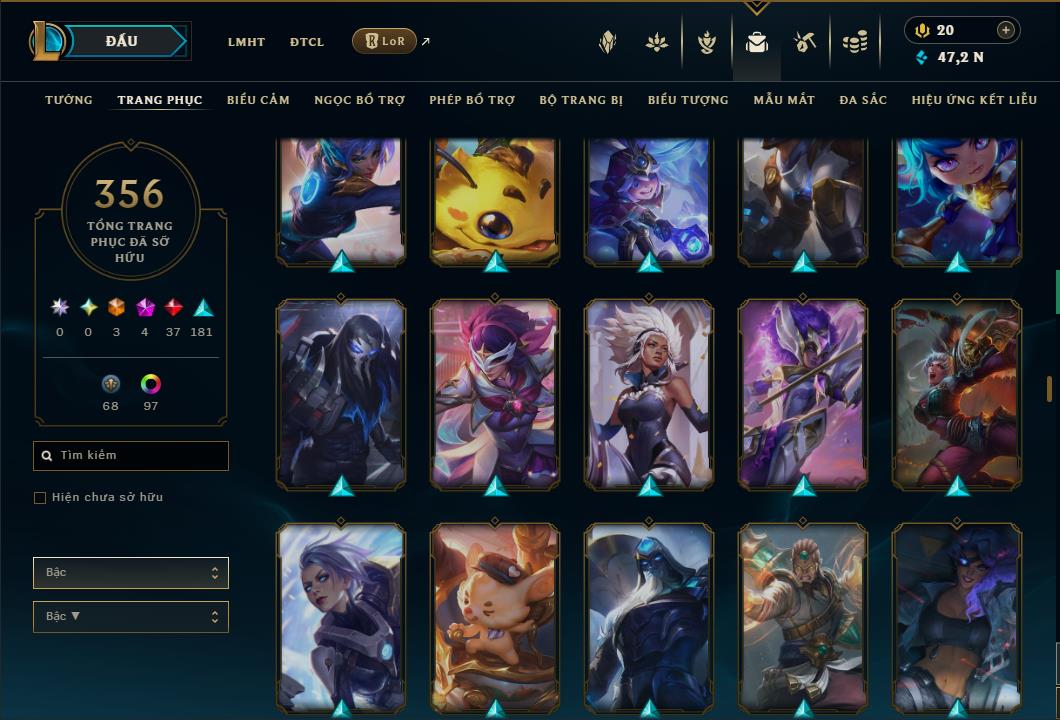Switch to the ĐA SẮC chromas tab
Viewport: 1060px width, 720px height.
[x=863, y=100]
